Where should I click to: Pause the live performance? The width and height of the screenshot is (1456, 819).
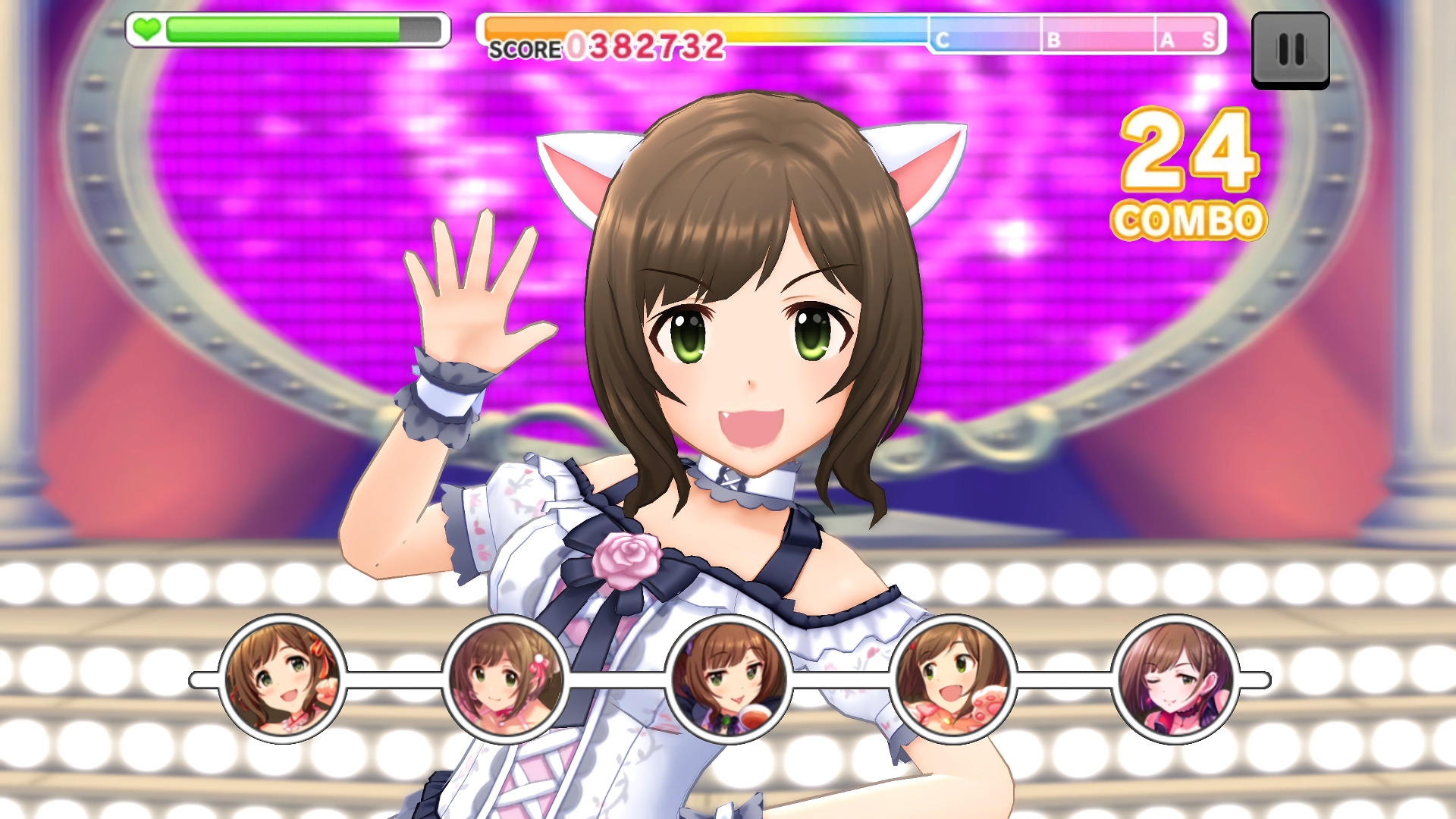click(1290, 50)
